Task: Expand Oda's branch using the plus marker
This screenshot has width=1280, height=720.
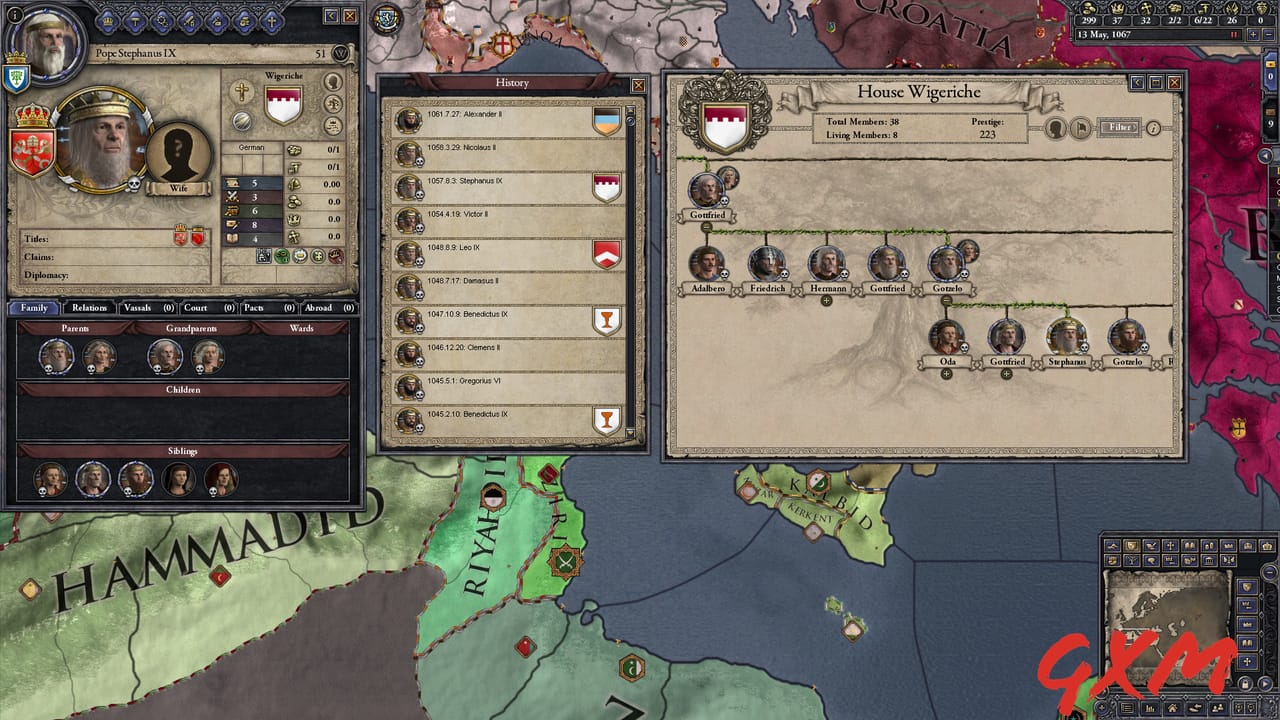Action: pyautogui.click(x=946, y=373)
